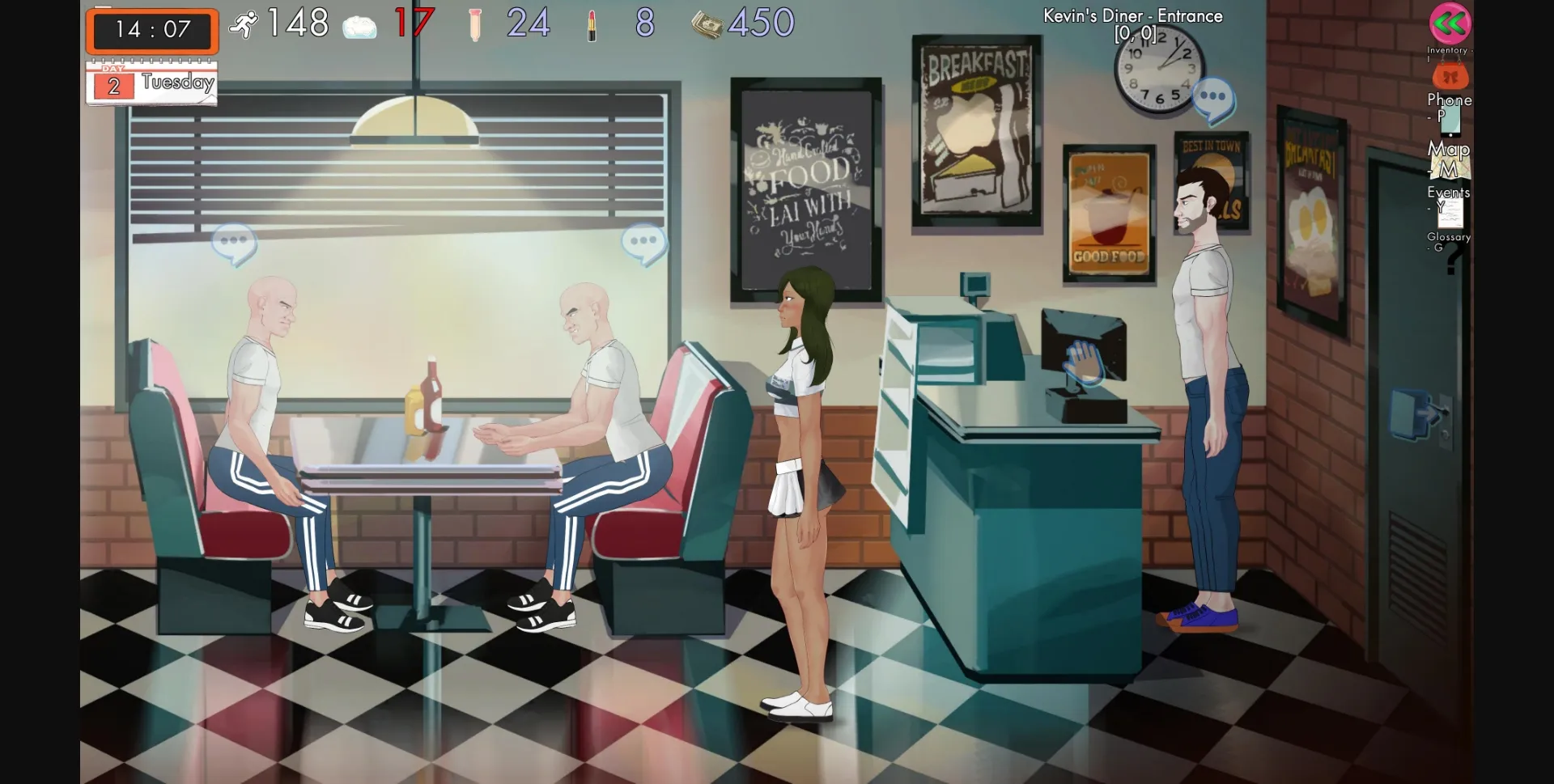Click the speech bubble above the waitress
Image resolution: width=1554 pixels, height=784 pixels.
click(x=641, y=241)
